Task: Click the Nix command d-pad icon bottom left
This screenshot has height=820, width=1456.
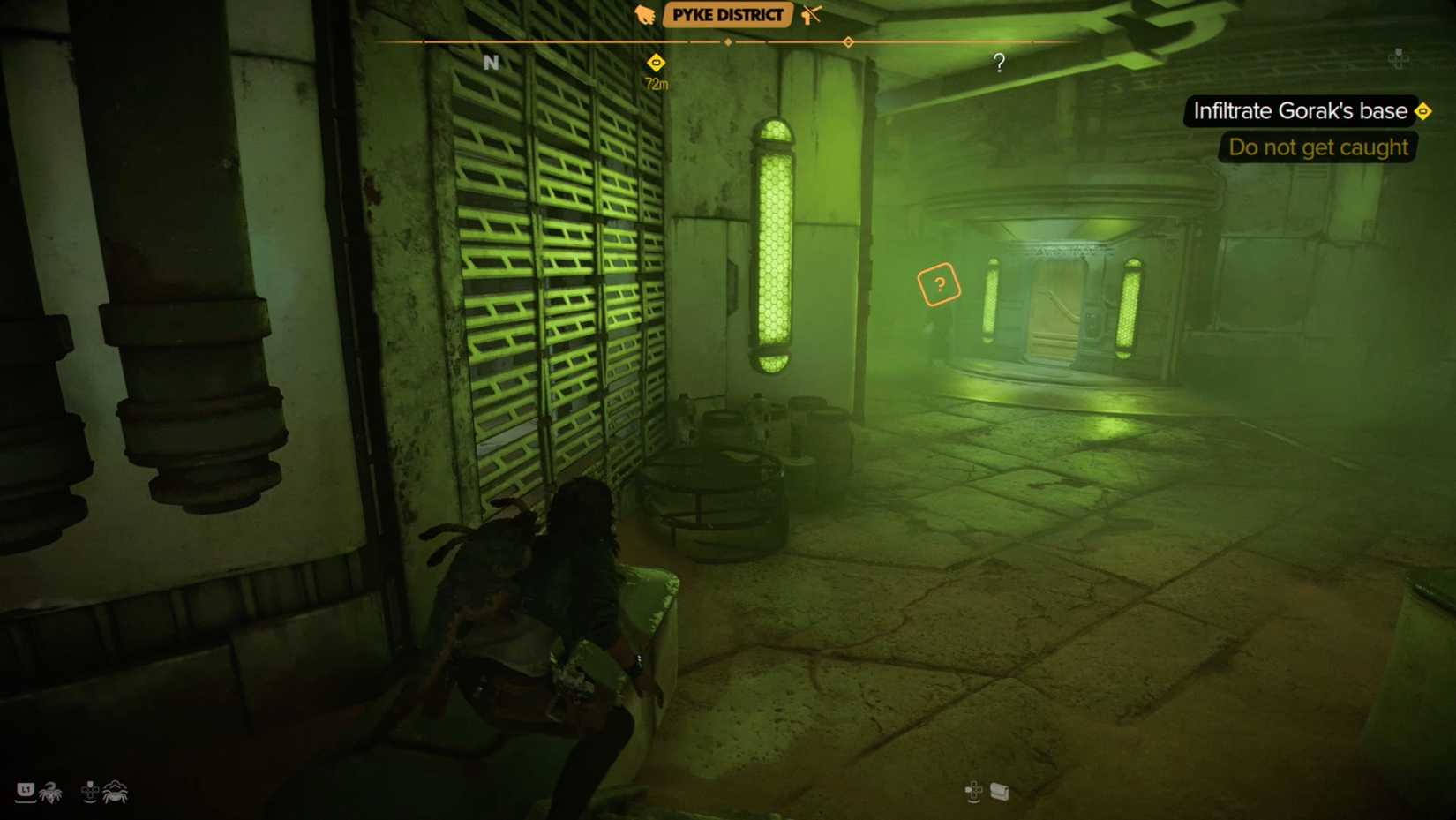Action: click(x=91, y=792)
